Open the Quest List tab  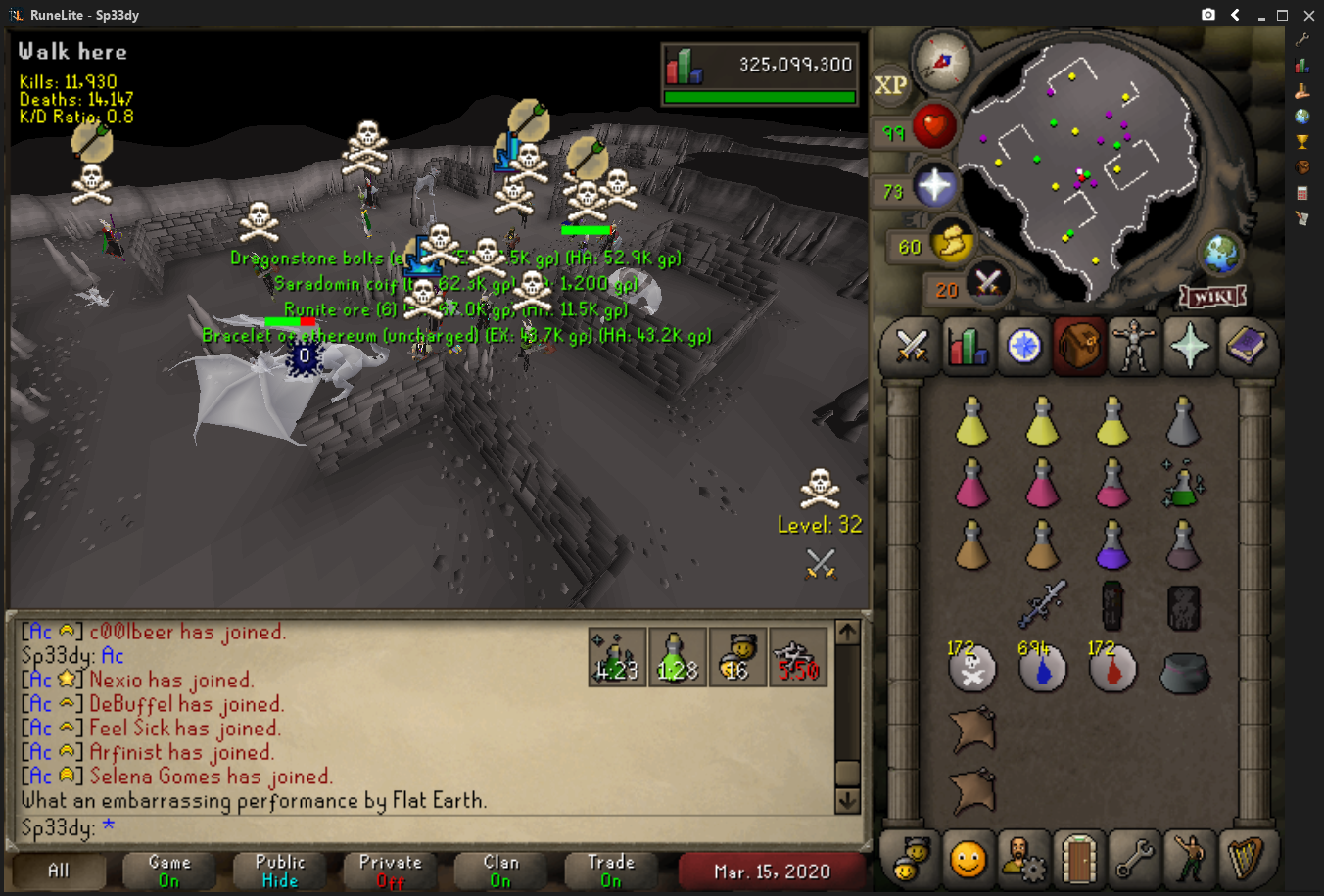tap(1023, 346)
